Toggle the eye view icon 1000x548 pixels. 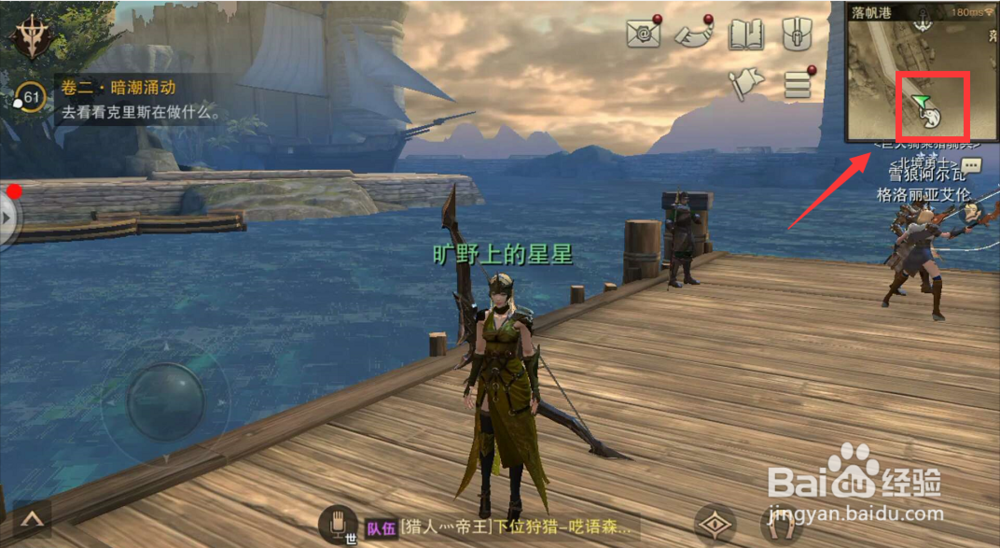point(715,524)
